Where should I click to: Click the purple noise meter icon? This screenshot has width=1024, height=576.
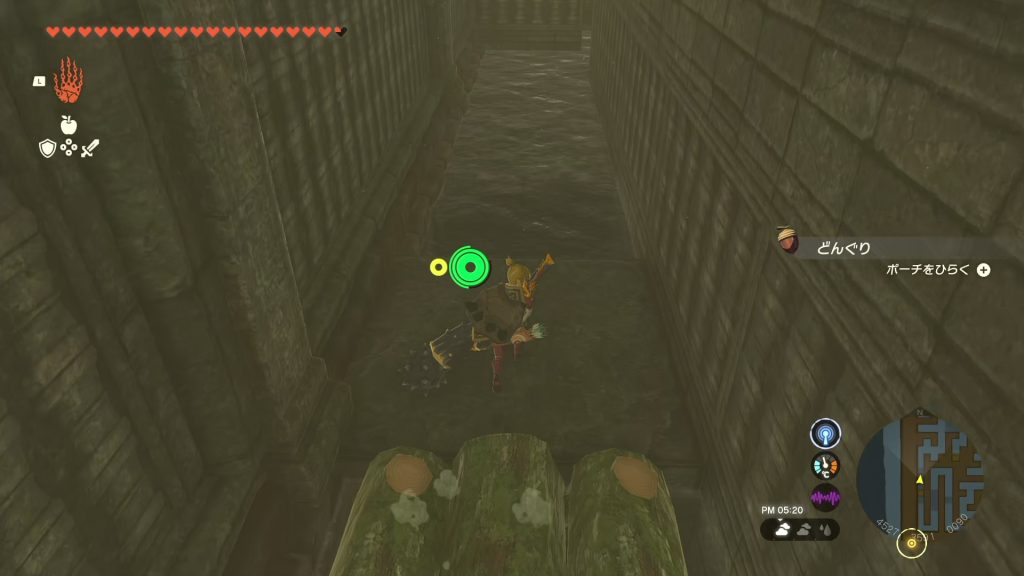pos(825,497)
